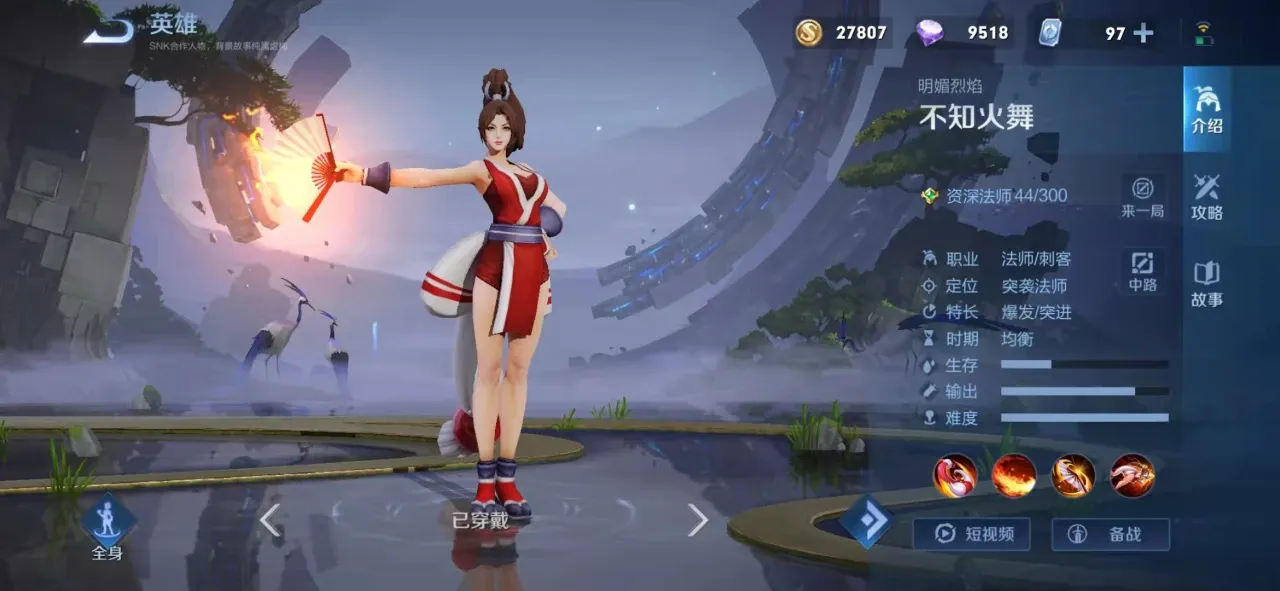Tap the blue diamond button beside 短视频
Screen dimensions: 1280x591
(x=867, y=522)
